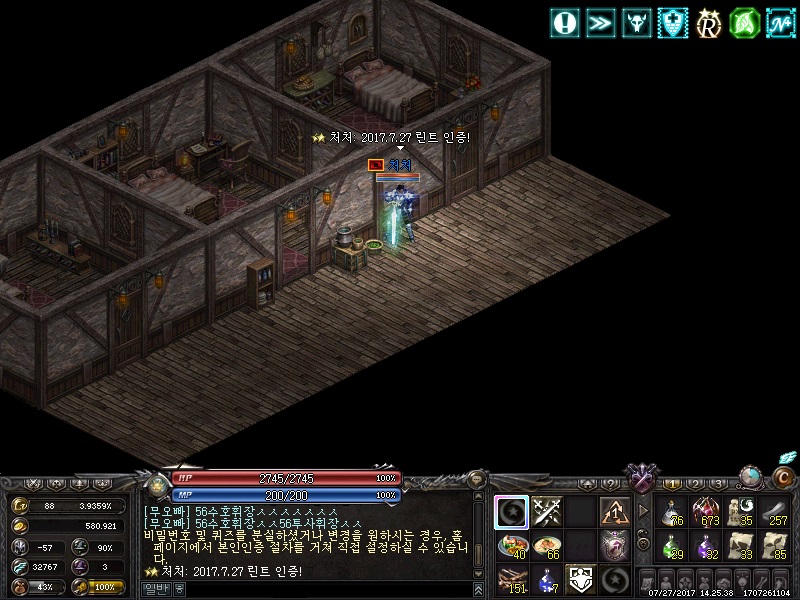This screenshot has width=800, height=600.
Task: Open the starred R emblem icon
Action: pos(709,22)
